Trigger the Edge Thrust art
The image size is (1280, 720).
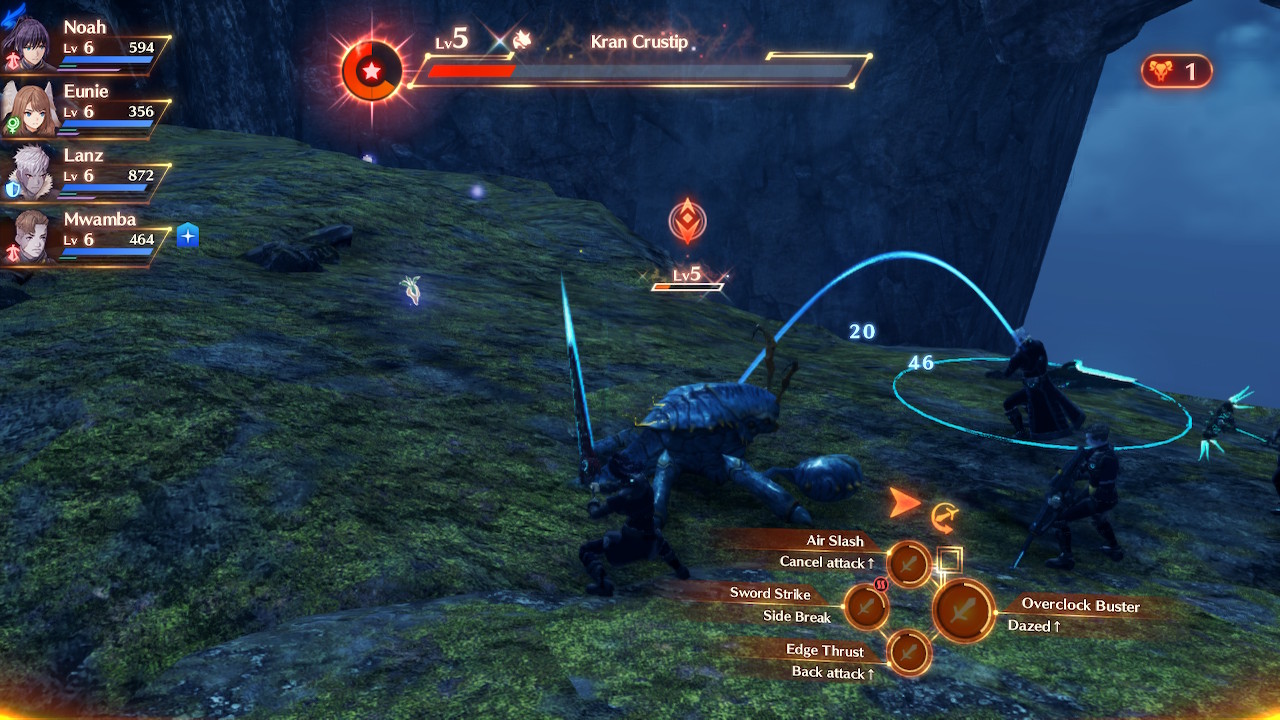pyautogui.click(x=908, y=653)
